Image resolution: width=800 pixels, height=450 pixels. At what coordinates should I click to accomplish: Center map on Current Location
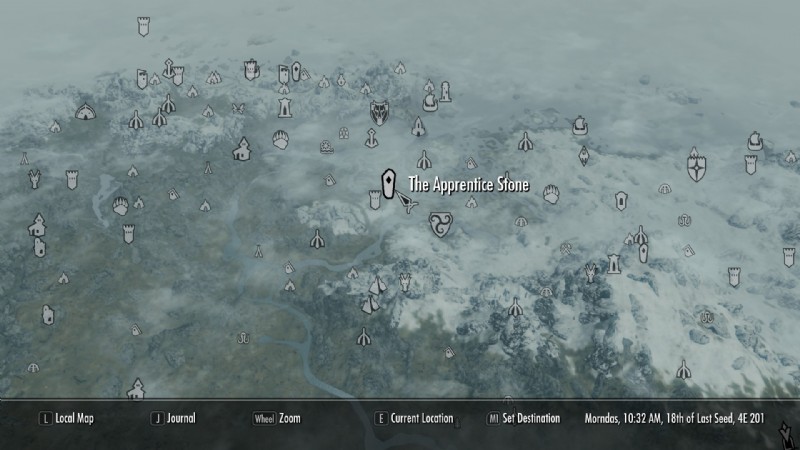point(421,418)
